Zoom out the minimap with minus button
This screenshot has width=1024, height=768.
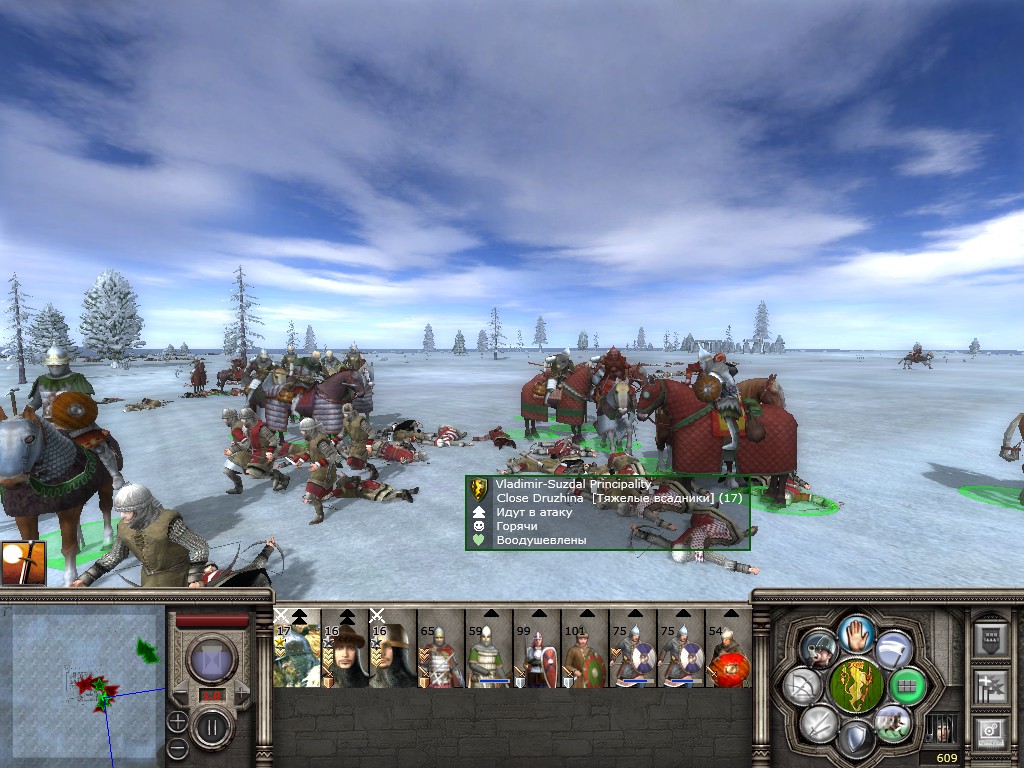(x=177, y=747)
